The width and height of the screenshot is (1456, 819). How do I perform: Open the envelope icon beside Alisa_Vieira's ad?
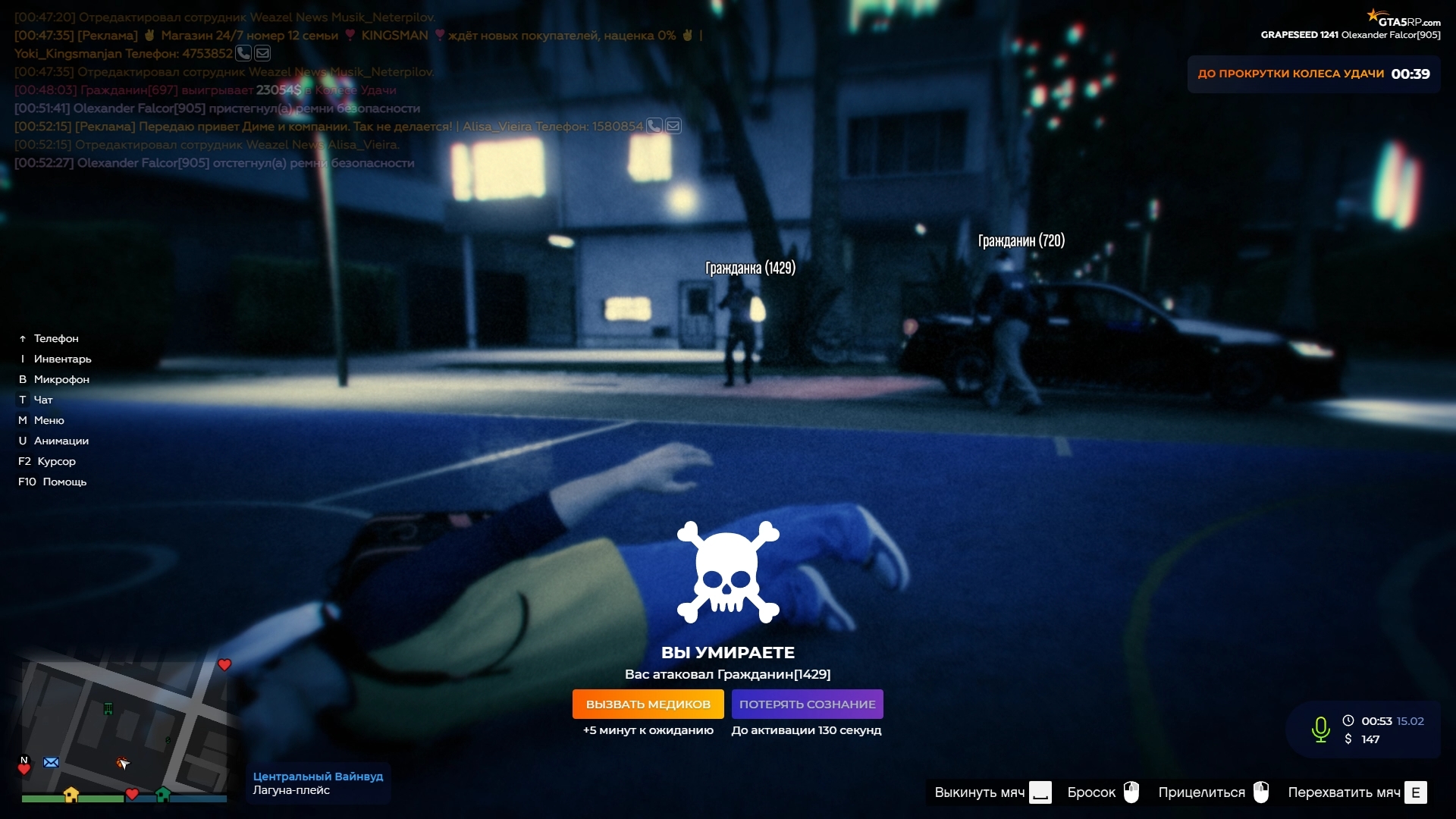[673, 126]
